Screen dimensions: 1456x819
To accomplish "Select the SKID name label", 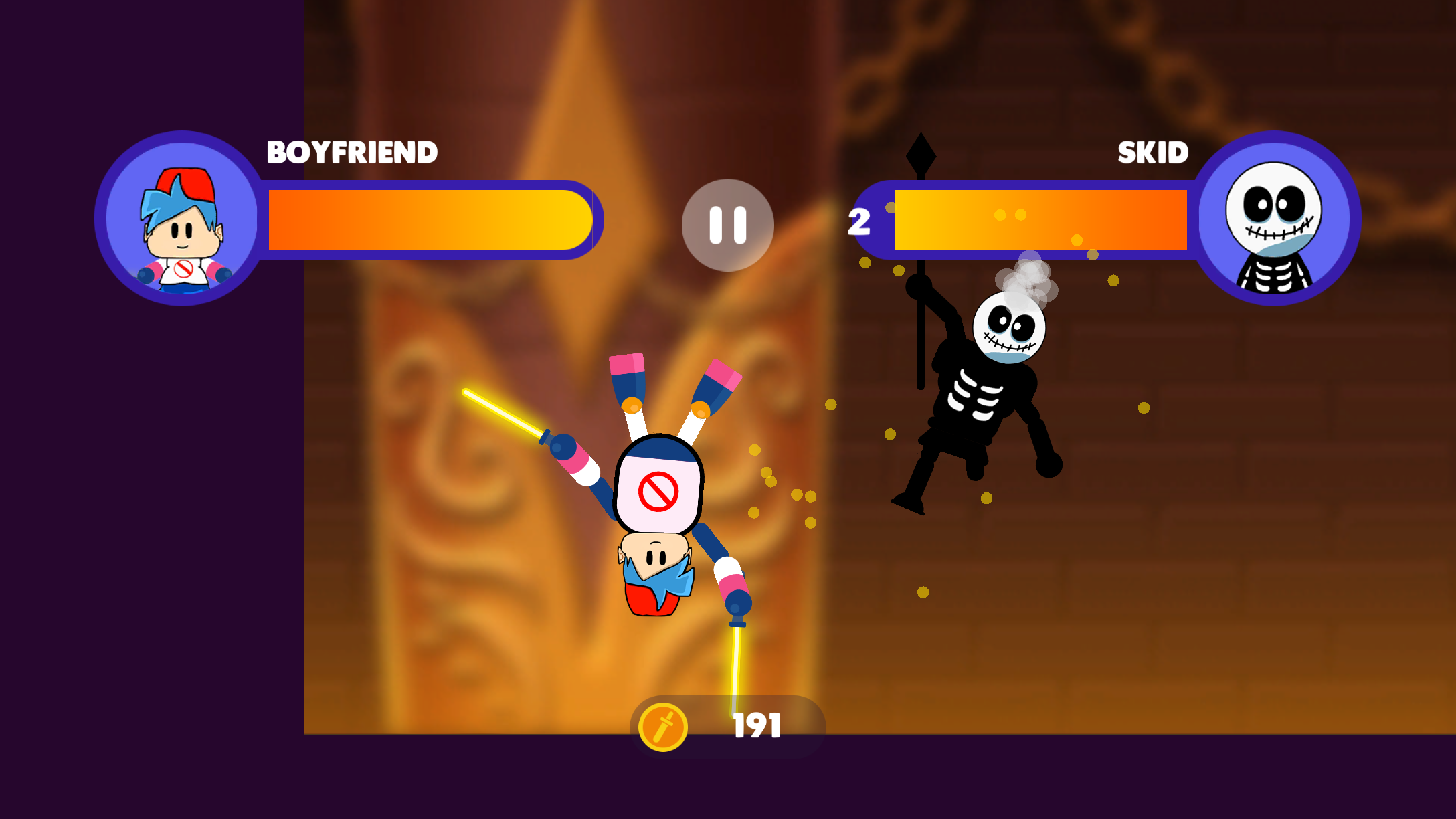I will pos(1152,152).
